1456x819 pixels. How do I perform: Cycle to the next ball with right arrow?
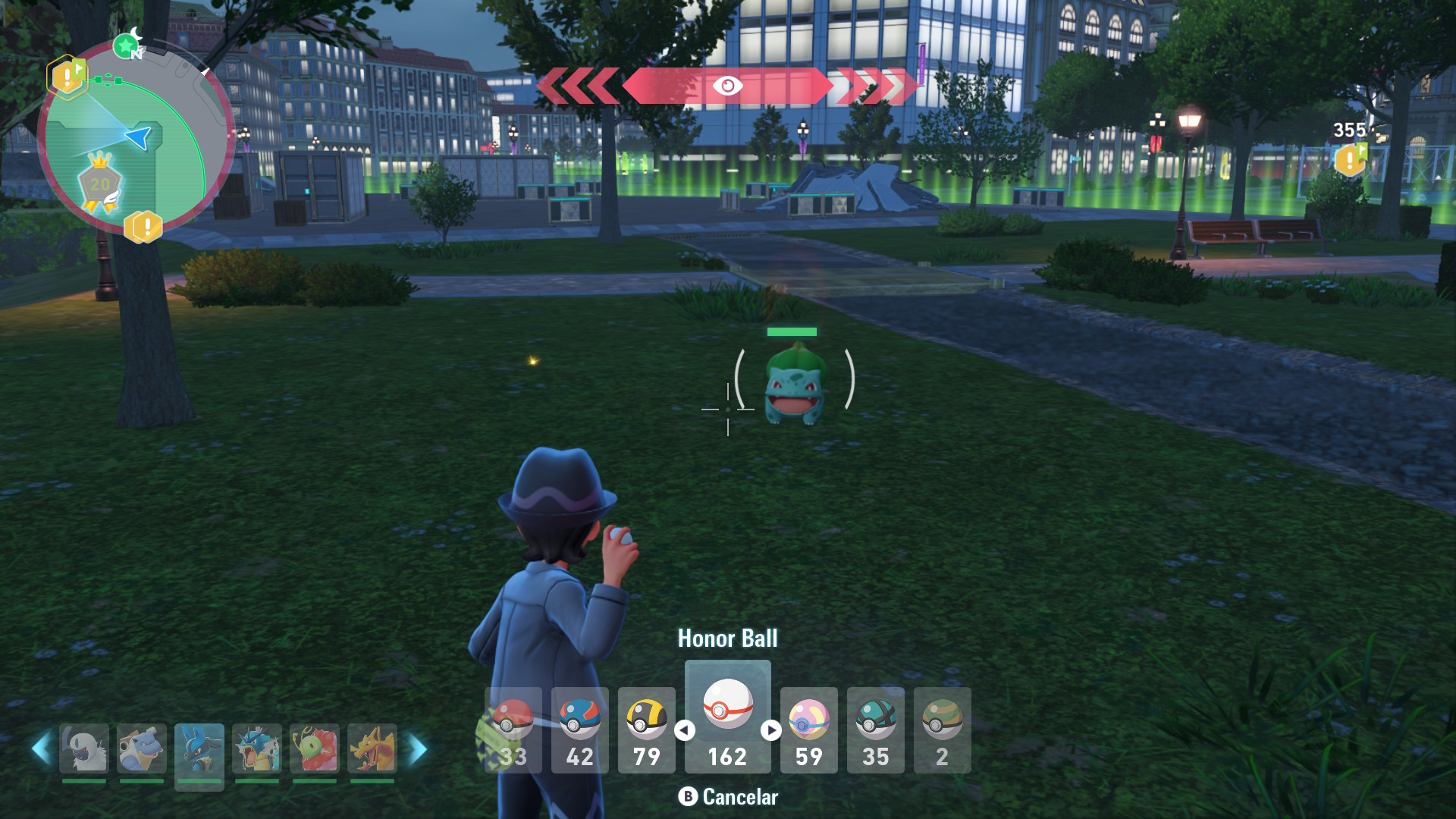click(x=771, y=730)
